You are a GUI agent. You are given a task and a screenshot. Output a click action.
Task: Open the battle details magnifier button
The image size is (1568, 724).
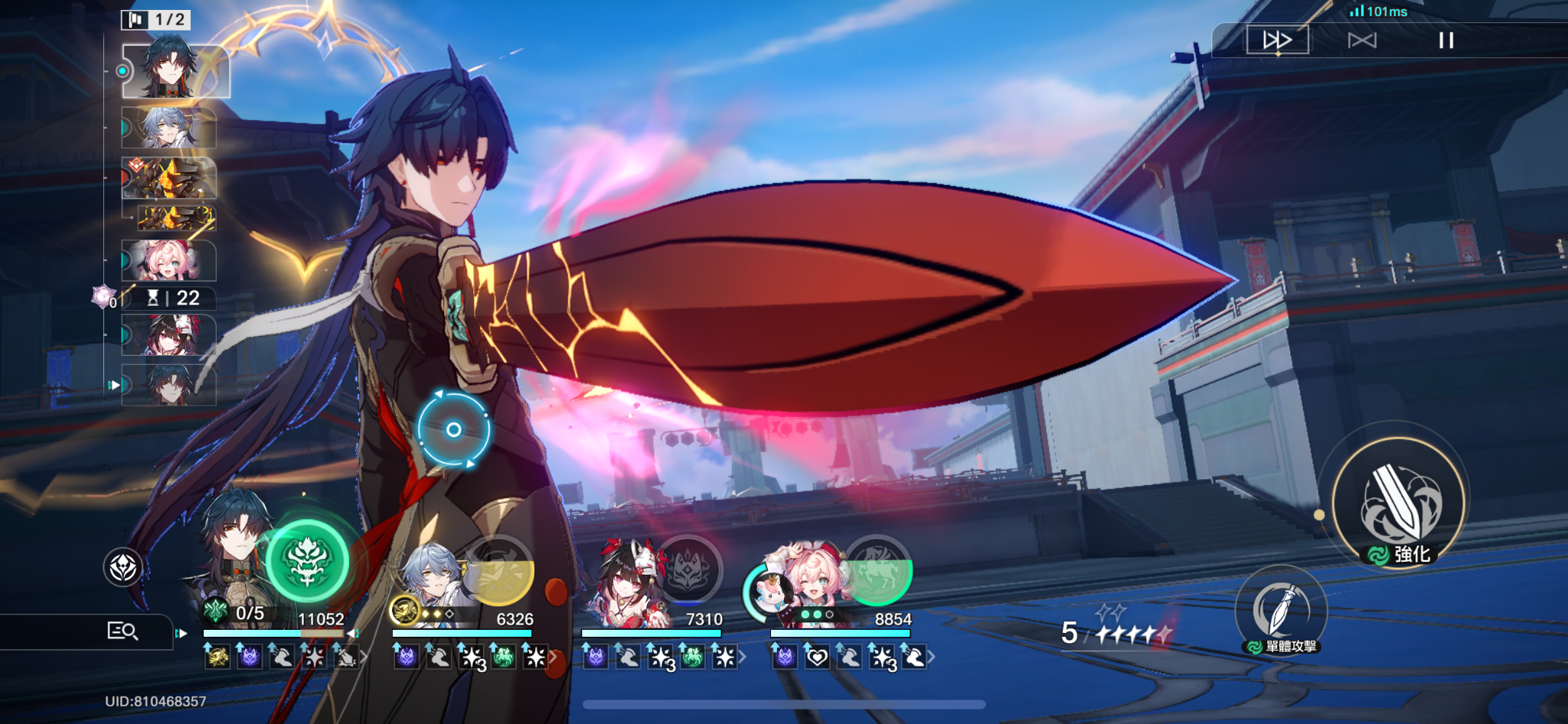pyautogui.click(x=122, y=631)
